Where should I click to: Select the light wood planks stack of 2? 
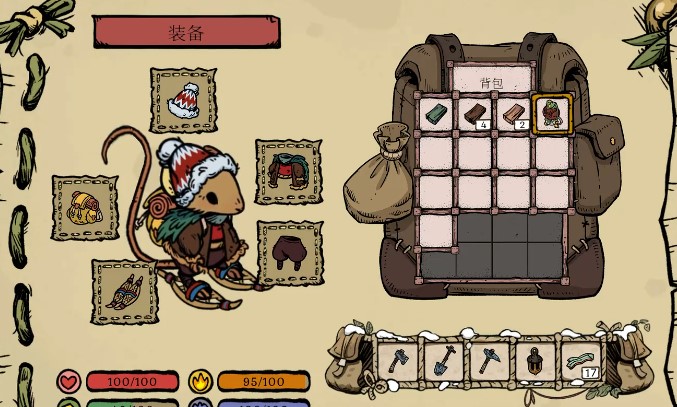coord(514,115)
